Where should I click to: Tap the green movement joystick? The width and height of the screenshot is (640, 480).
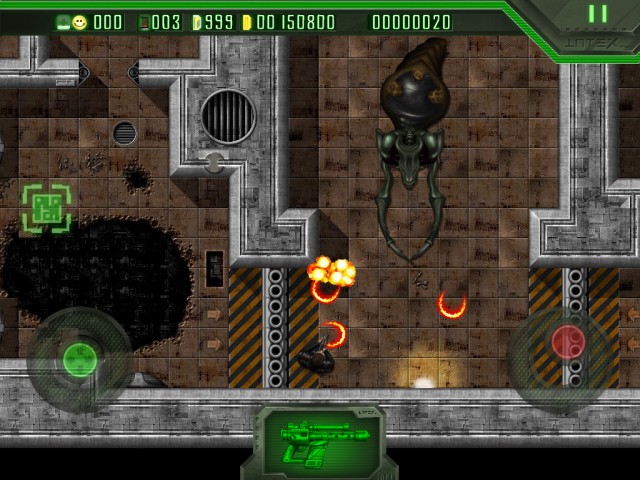(78, 358)
